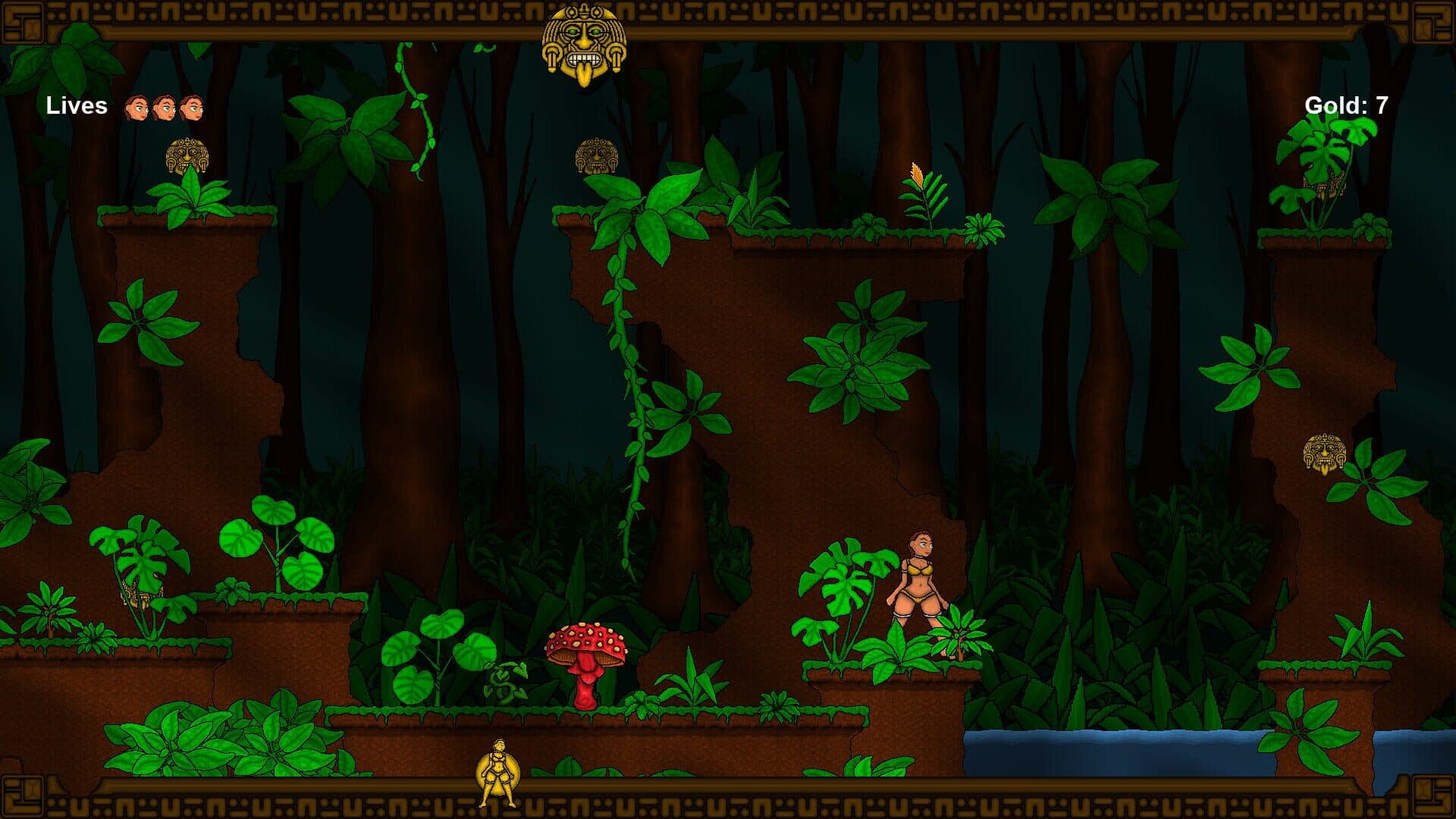This screenshot has height=819, width=1456.
Task: Click the golden mask emblem on the top border
Action: (584, 43)
